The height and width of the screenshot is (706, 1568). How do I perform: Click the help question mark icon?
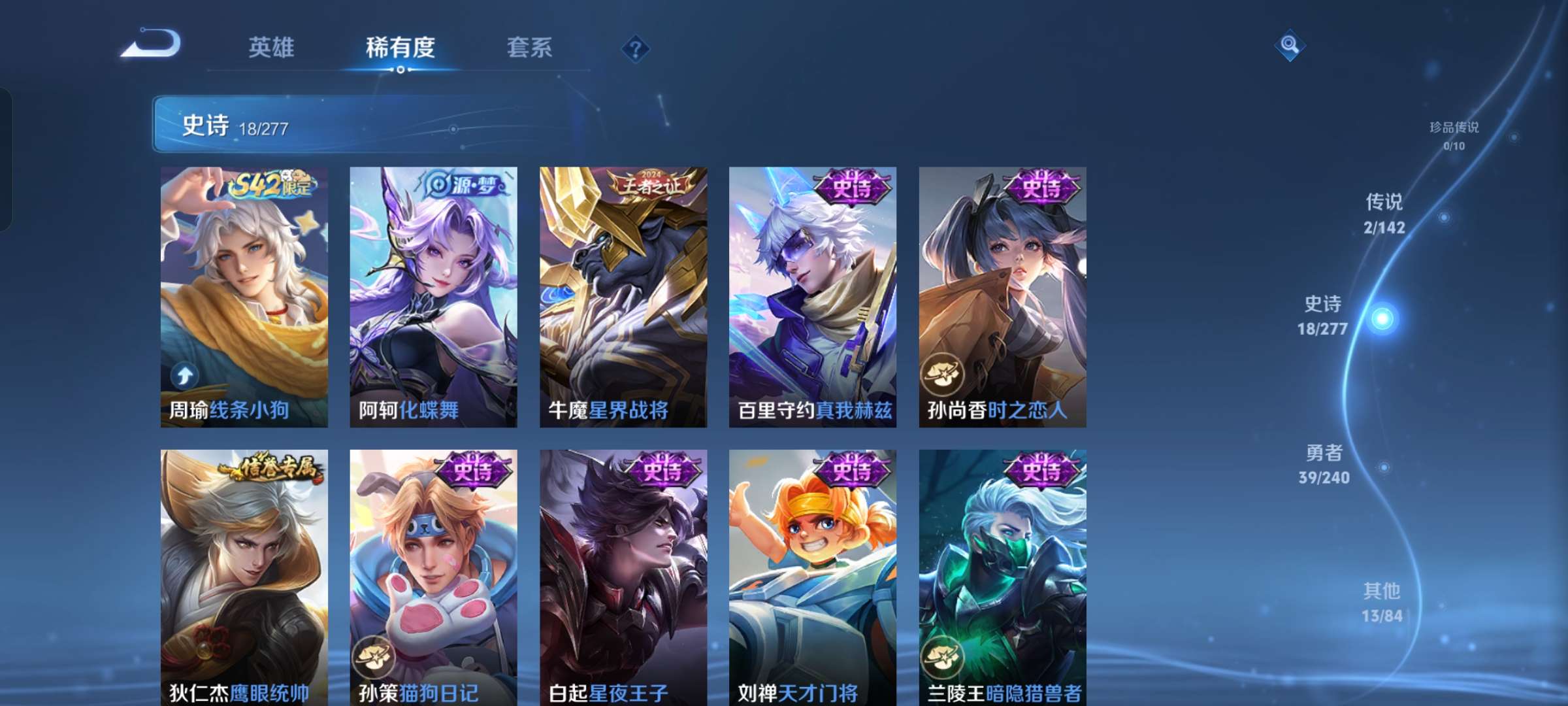pyautogui.click(x=637, y=48)
